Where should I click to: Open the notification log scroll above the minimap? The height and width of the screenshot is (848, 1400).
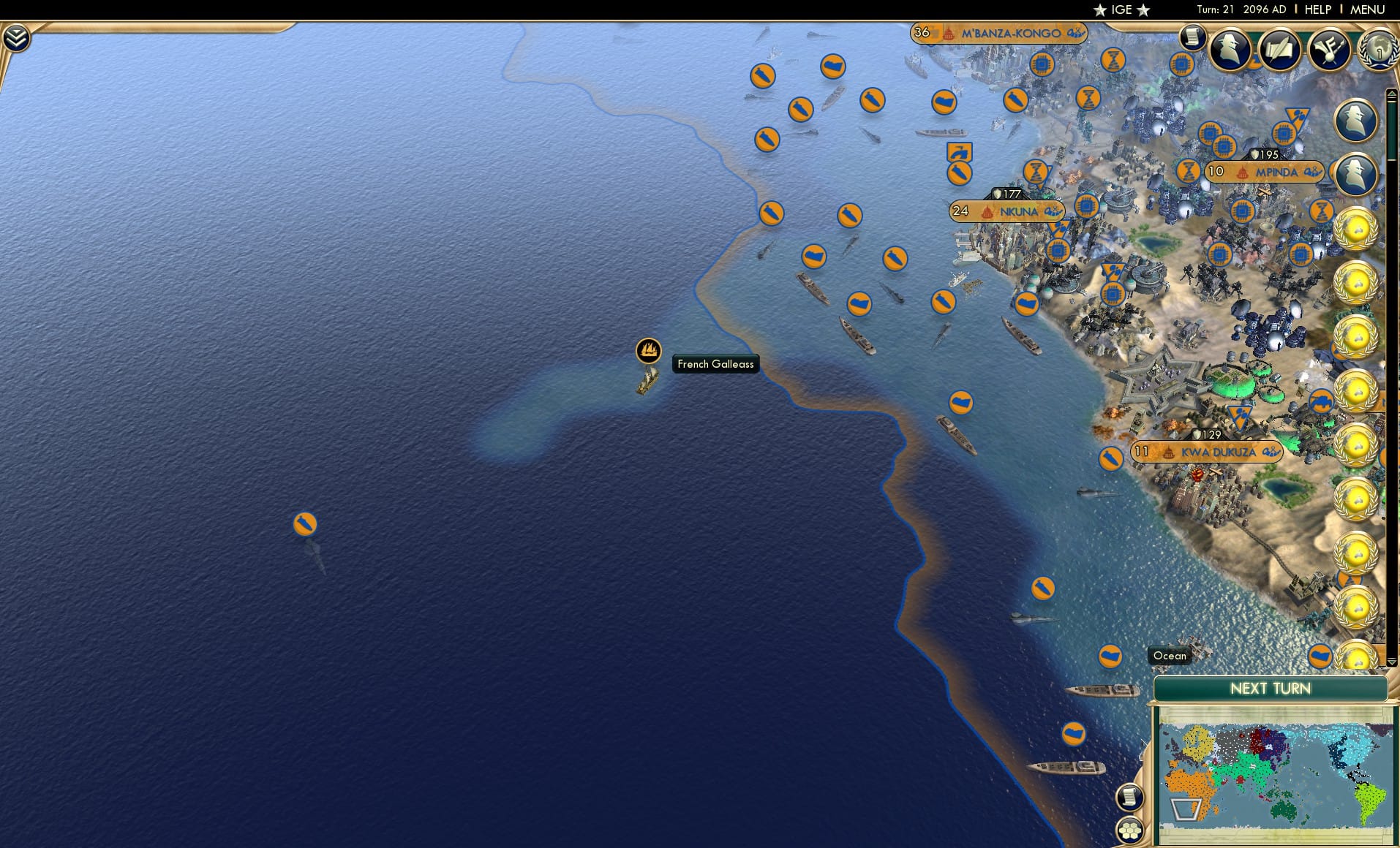[x=1130, y=798]
